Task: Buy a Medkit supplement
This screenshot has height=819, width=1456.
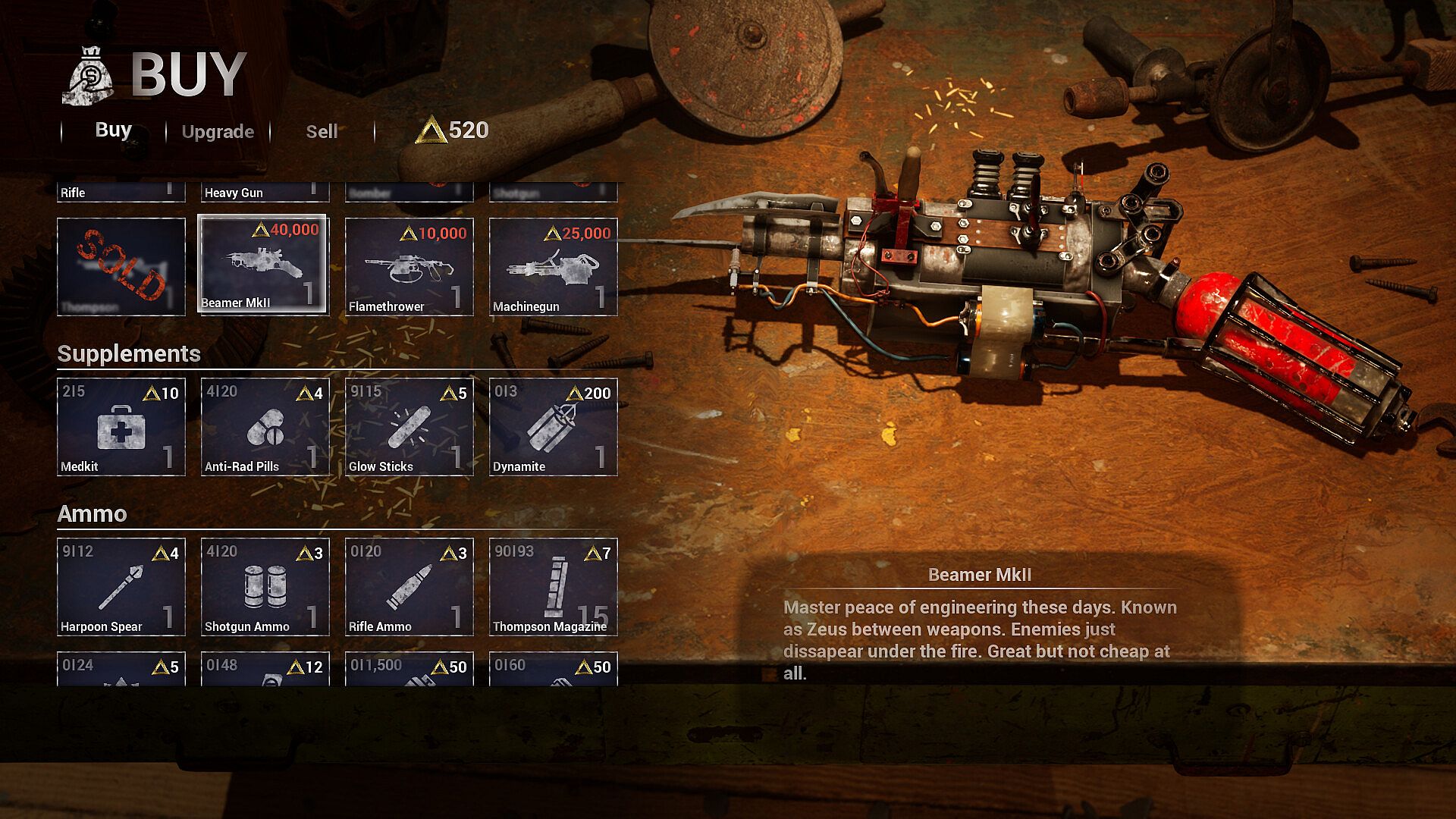Action: click(x=121, y=427)
